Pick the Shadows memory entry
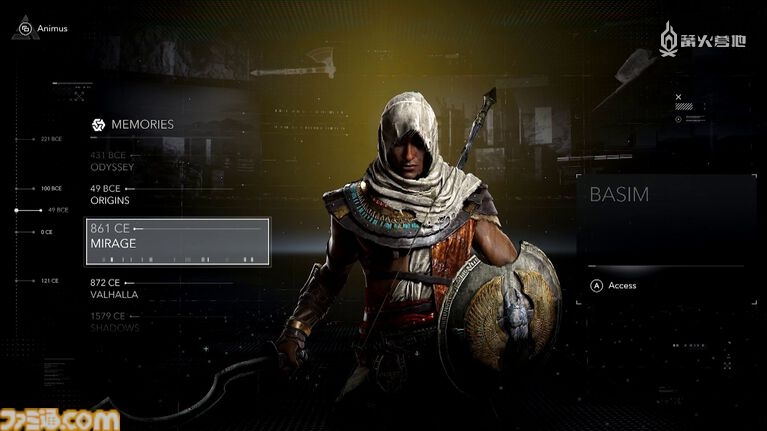767x431 pixels. point(115,322)
